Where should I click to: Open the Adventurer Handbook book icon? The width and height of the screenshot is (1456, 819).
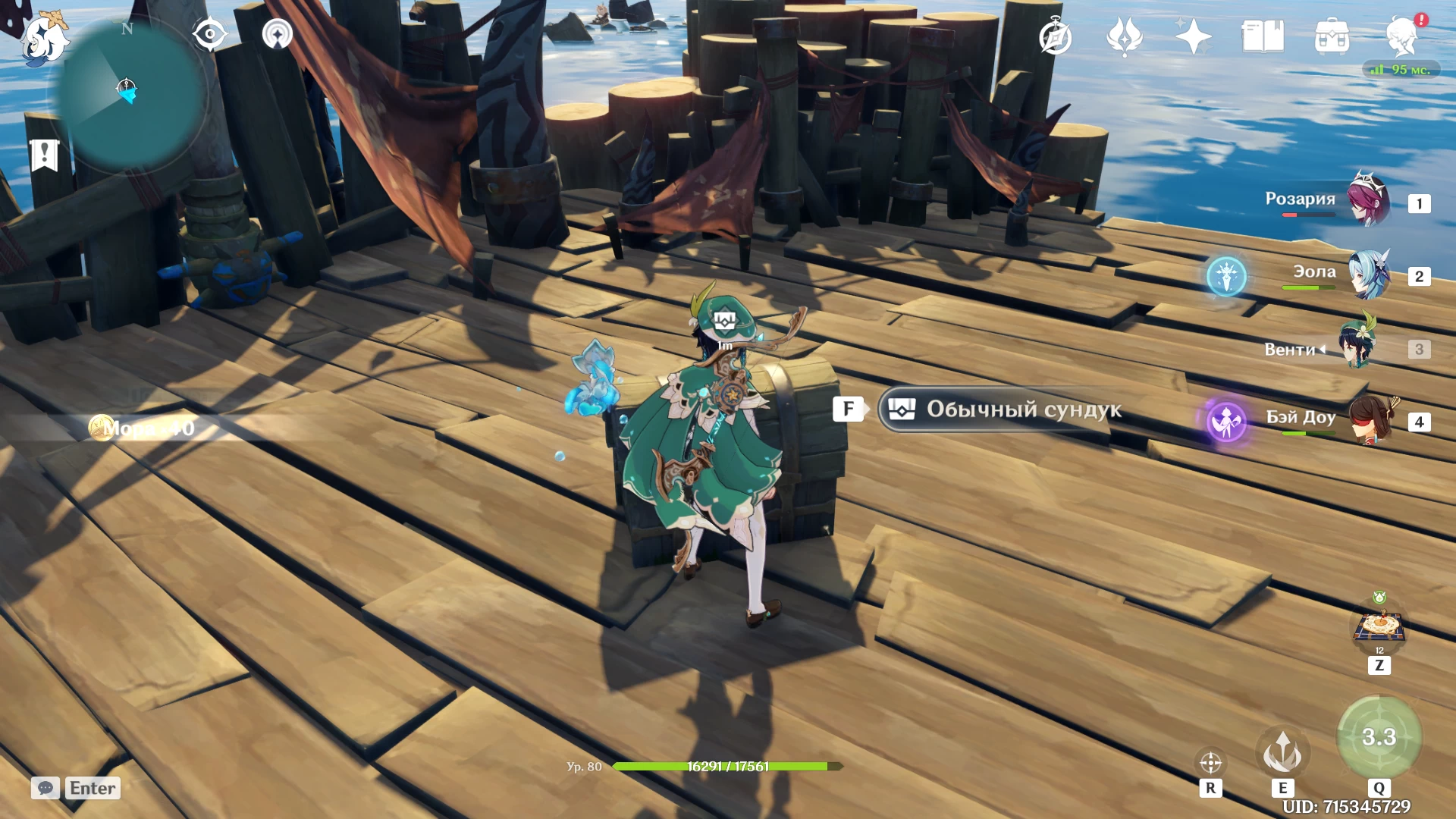(x=1263, y=36)
